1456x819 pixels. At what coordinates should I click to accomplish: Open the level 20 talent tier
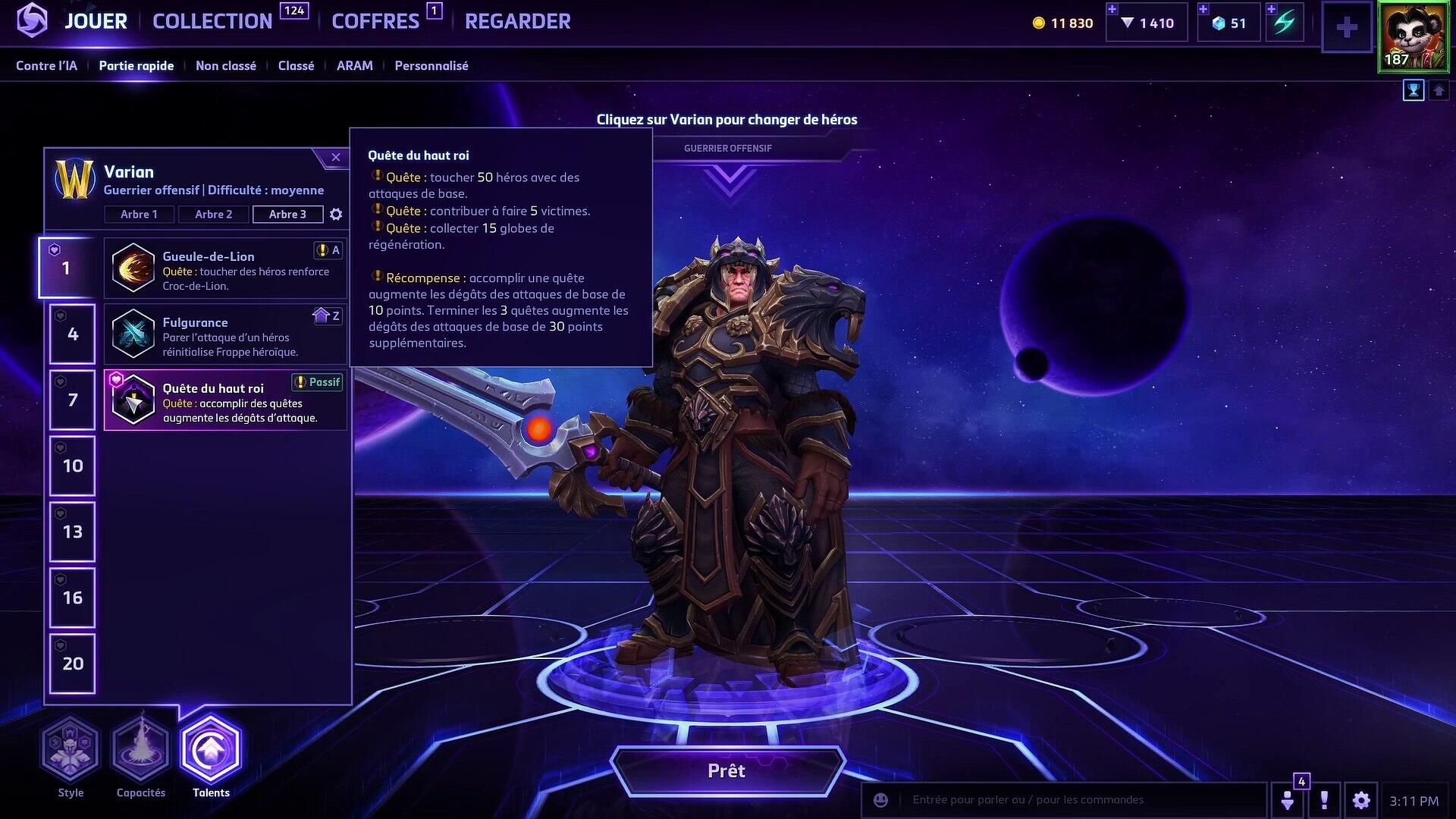pyautogui.click(x=73, y=664)
